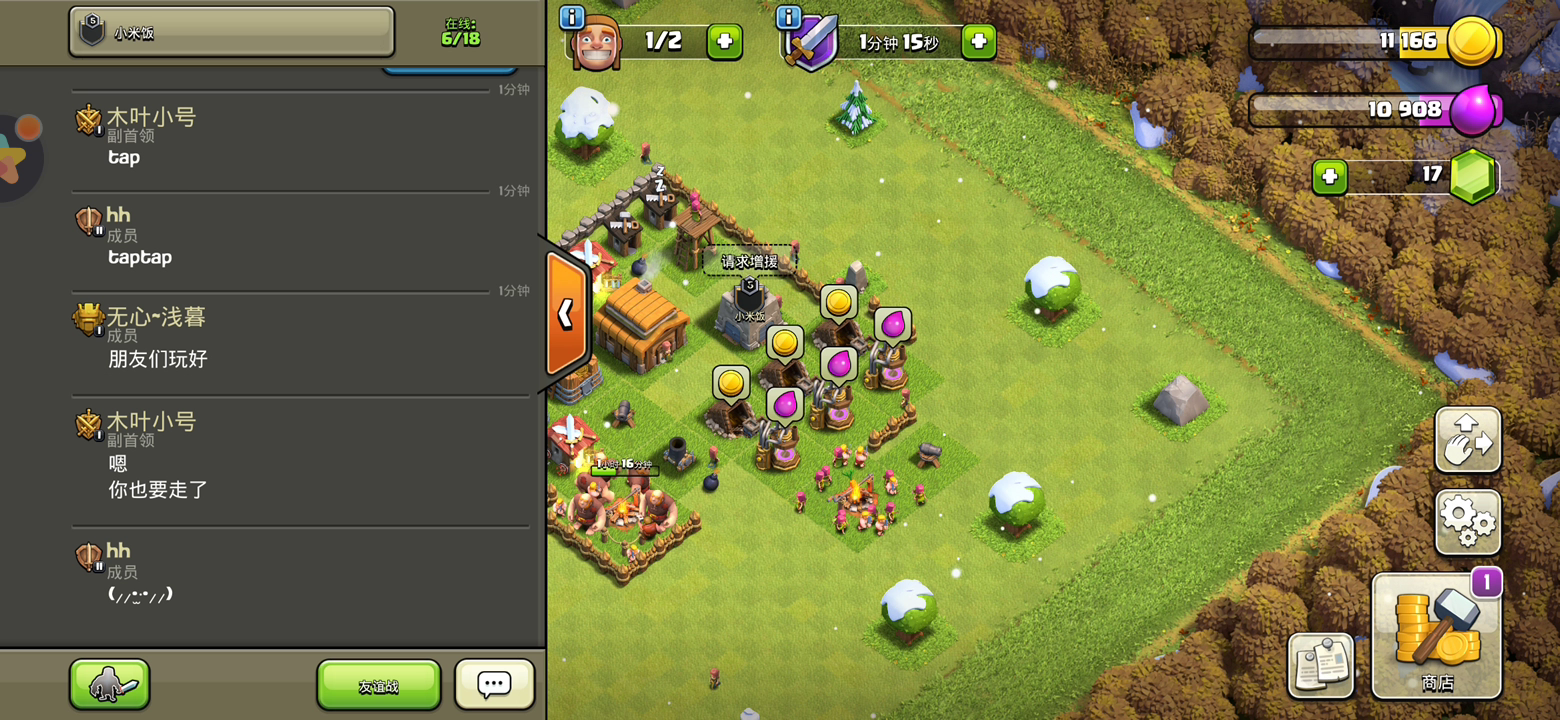Tap the 请求增援 request reinforcements bubble

coord(749,261)
